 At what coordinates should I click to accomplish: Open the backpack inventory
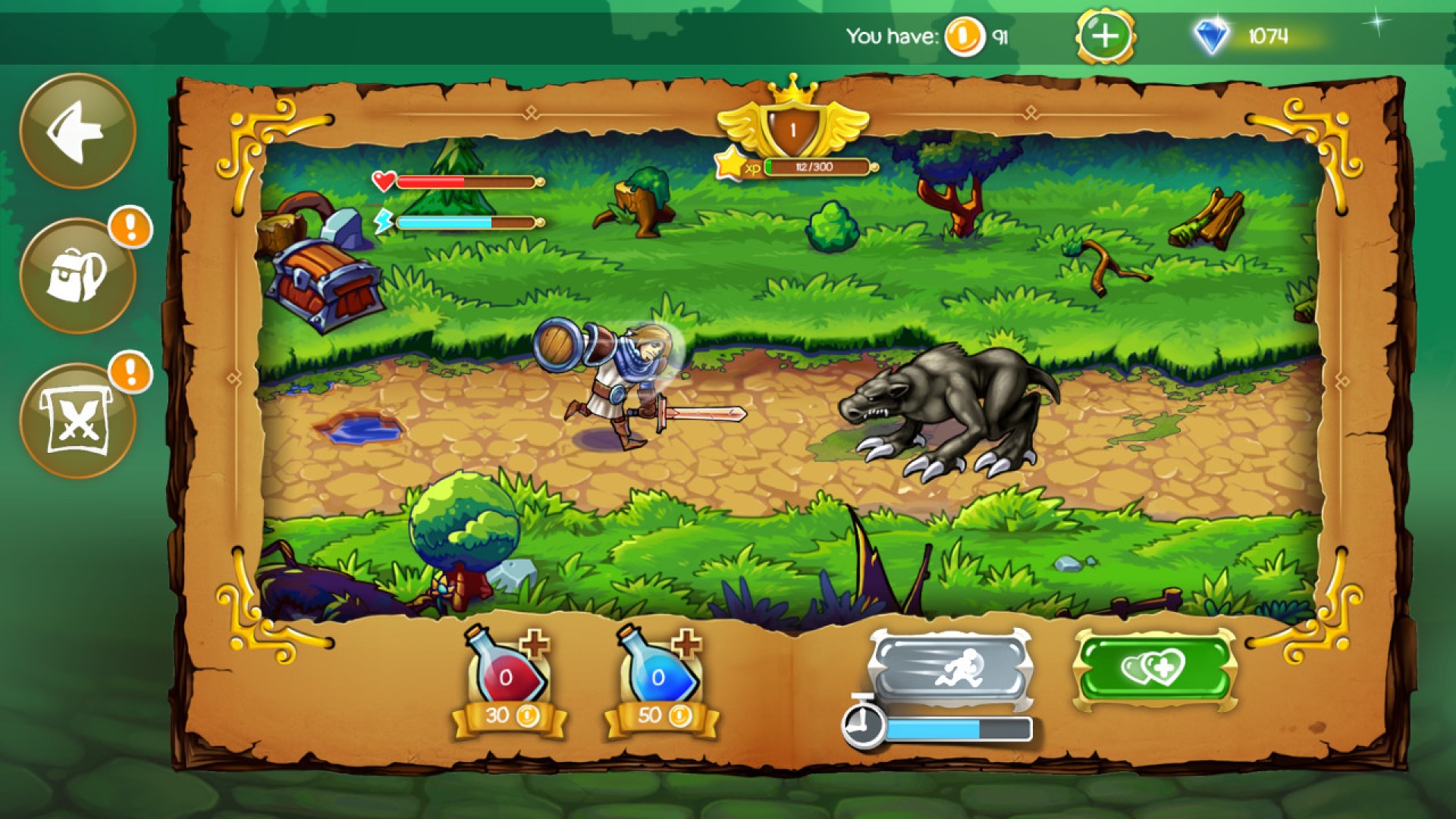pos(80,273)
